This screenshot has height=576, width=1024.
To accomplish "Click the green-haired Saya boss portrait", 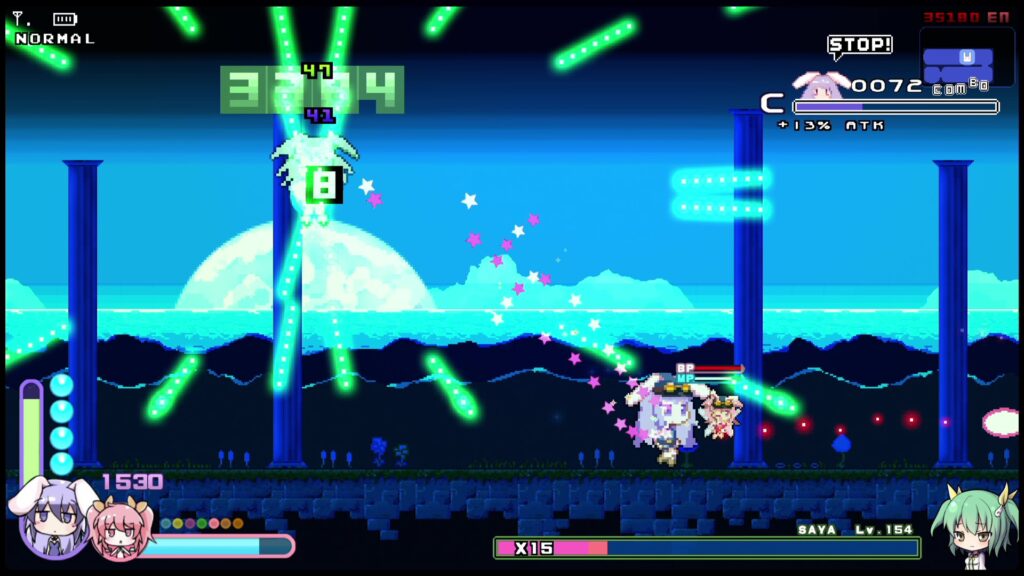I will coord(973,525).
